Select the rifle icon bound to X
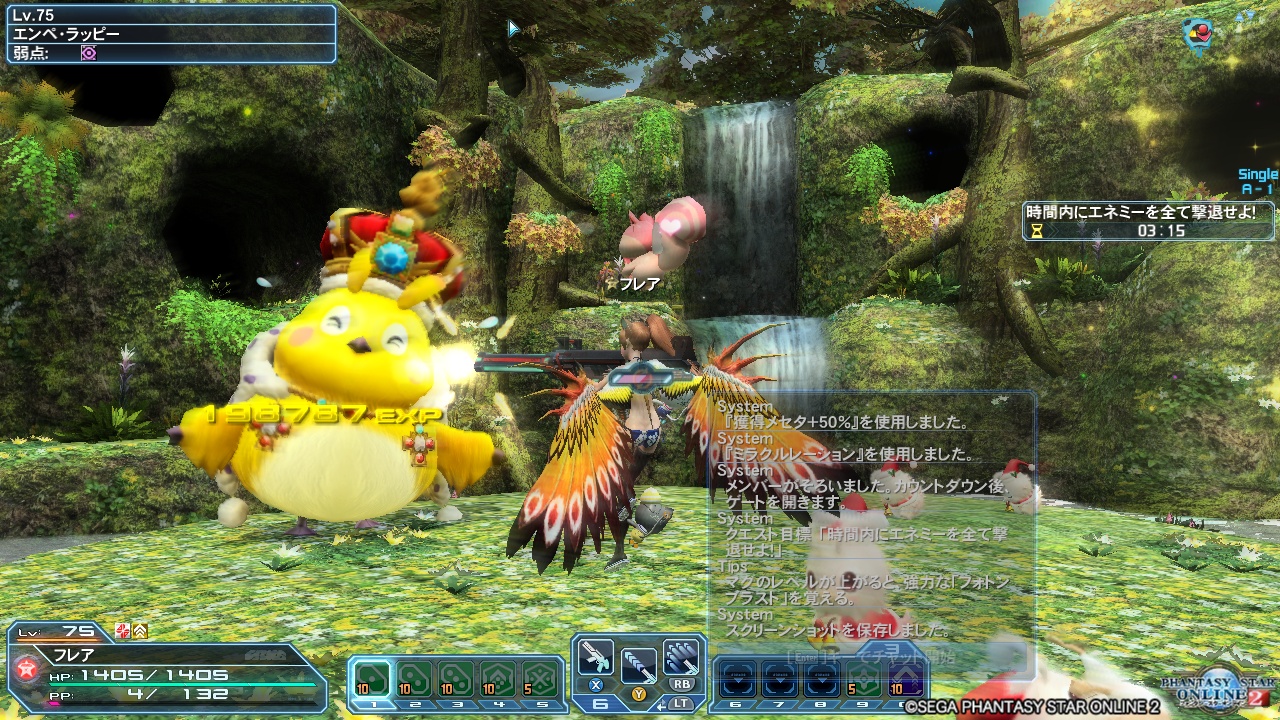 click(x=597, y=659)
